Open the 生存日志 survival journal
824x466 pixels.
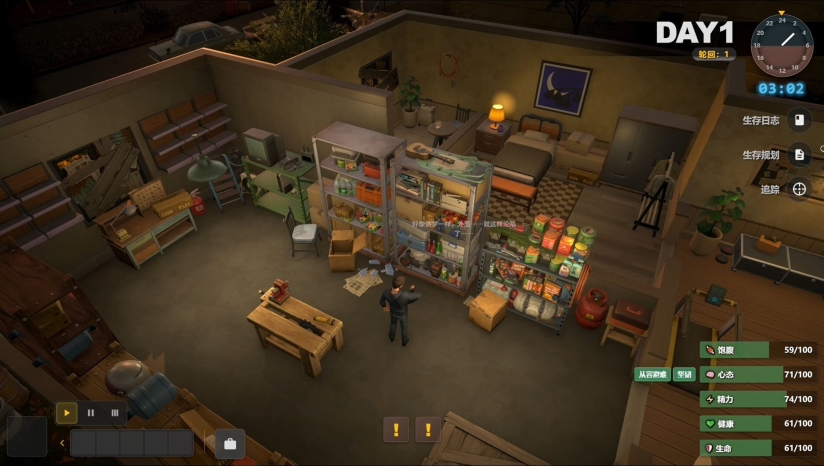pos(799,121)
